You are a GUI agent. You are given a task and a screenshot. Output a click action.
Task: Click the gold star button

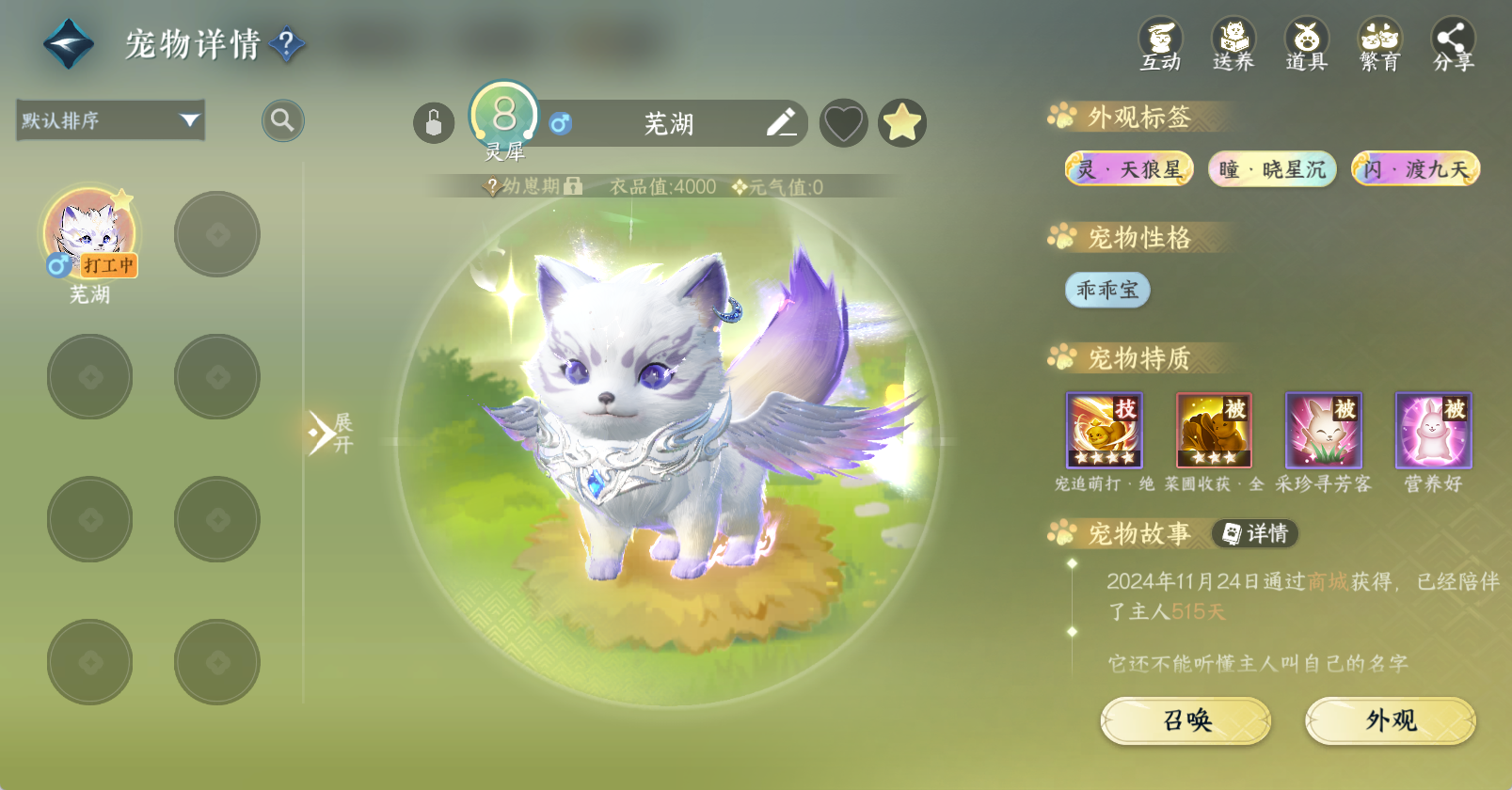tap(902, 123)
